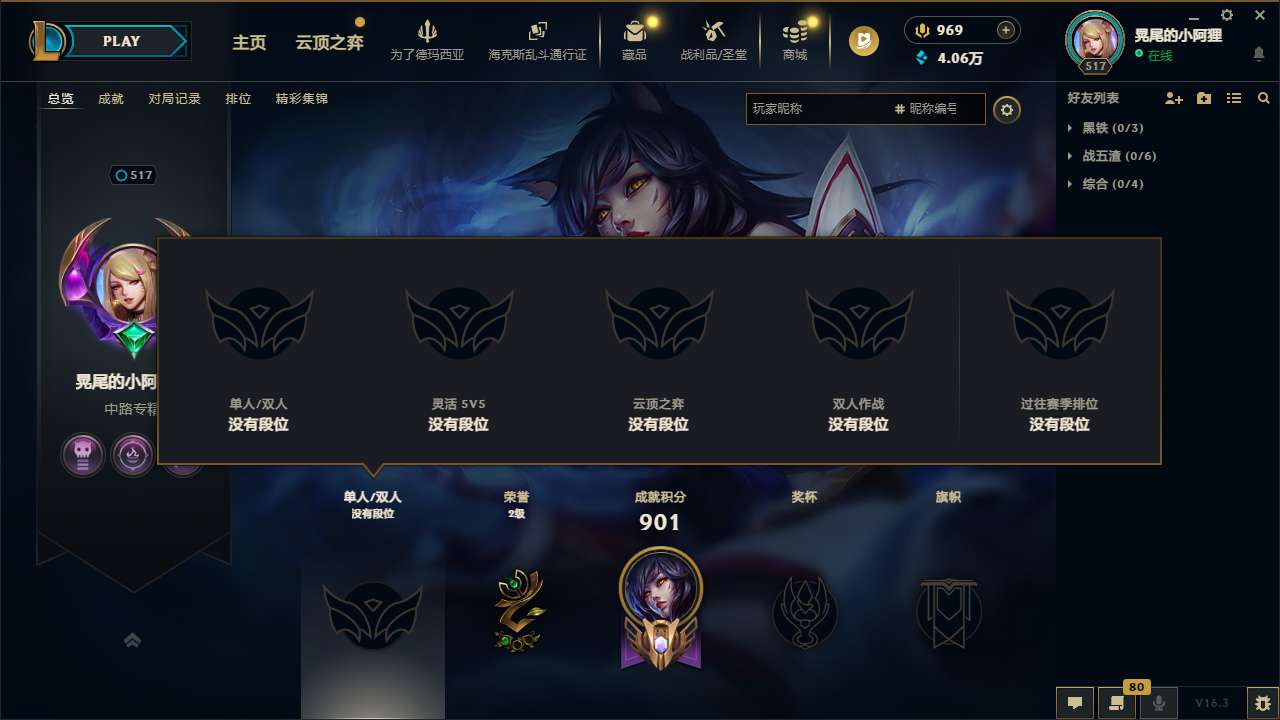Expand the 战五渣 friend group
The width and height of the screenshot is (1280, 720).
(1110, 156)
